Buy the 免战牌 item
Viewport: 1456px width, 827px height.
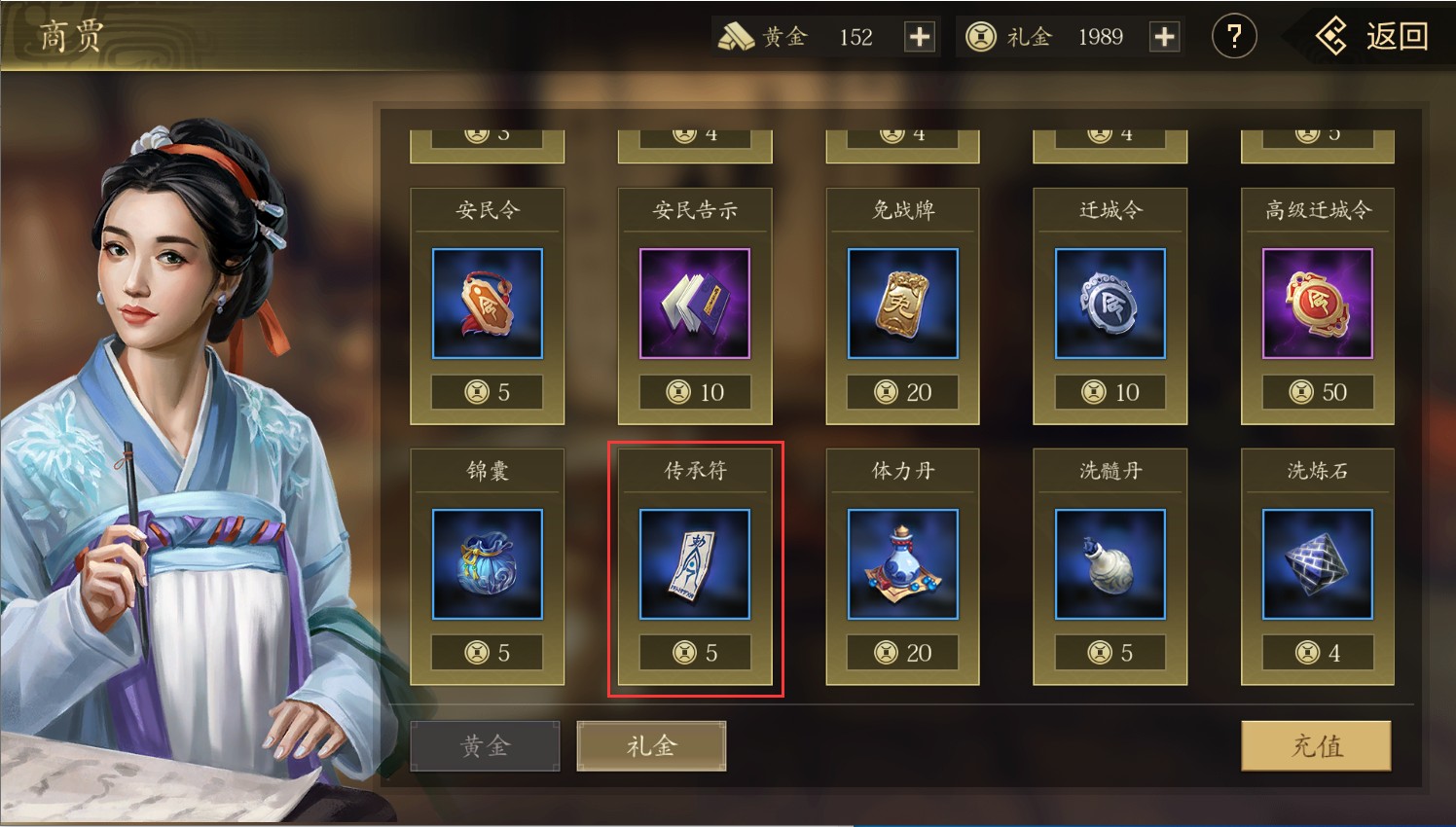[902, 305]
